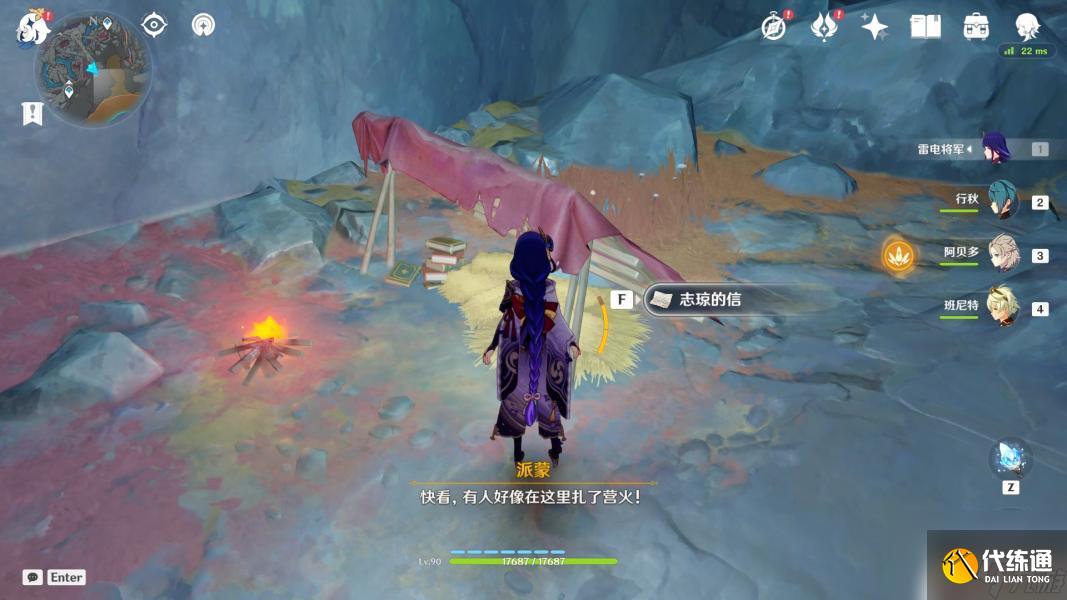
Task: Select active character 雷电将军
Action: [996, 148]
